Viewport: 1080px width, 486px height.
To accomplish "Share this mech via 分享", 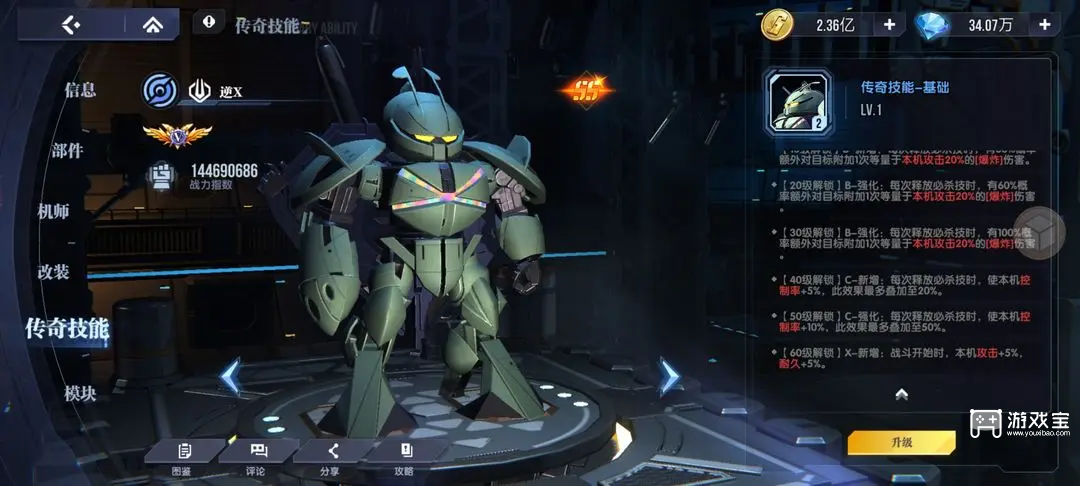I will pyautogui.click(x=332, y=457).
